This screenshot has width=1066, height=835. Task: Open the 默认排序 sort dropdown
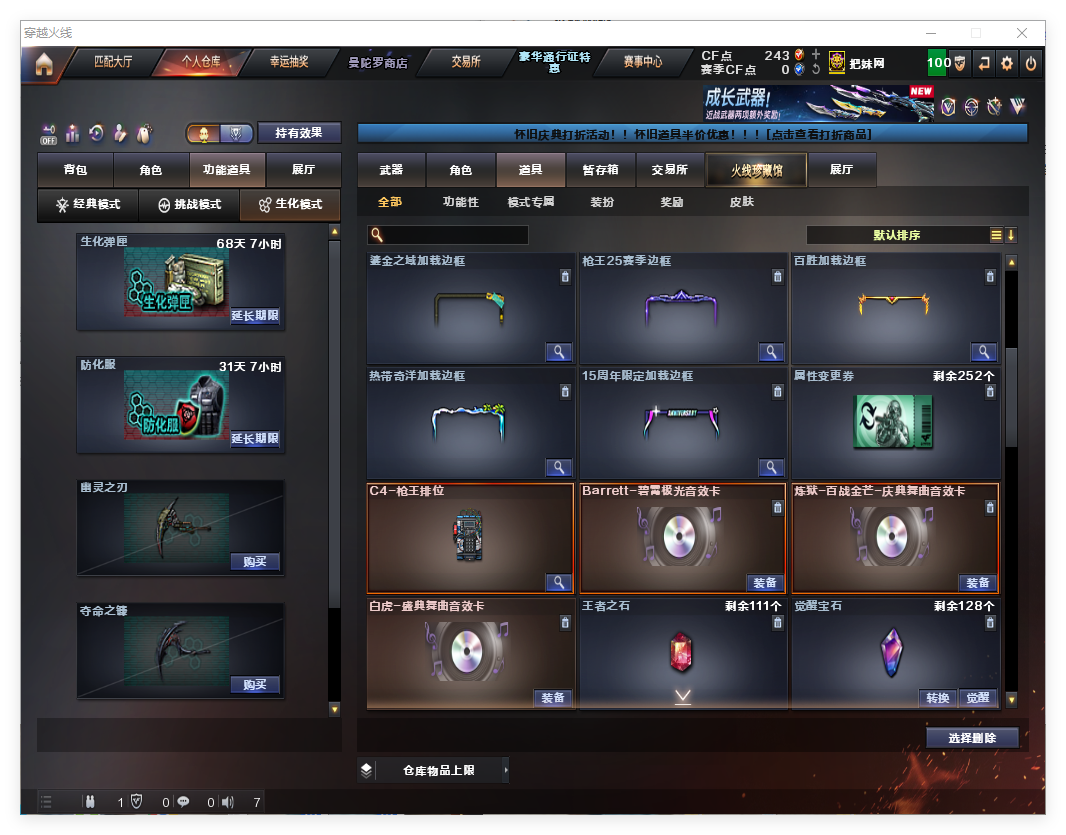coord(897,236)
